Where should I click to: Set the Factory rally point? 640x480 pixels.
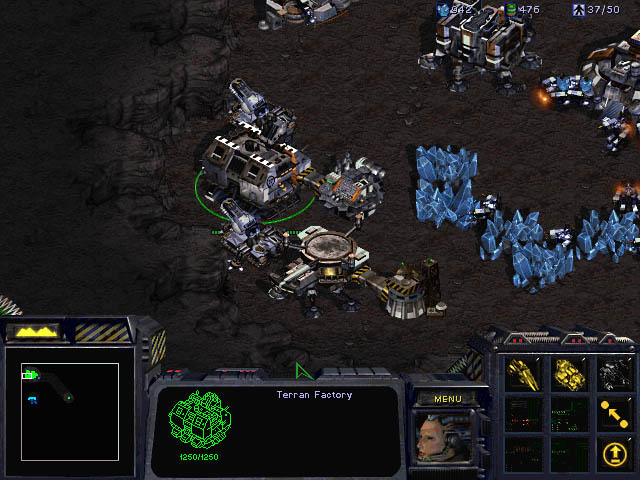615,412
